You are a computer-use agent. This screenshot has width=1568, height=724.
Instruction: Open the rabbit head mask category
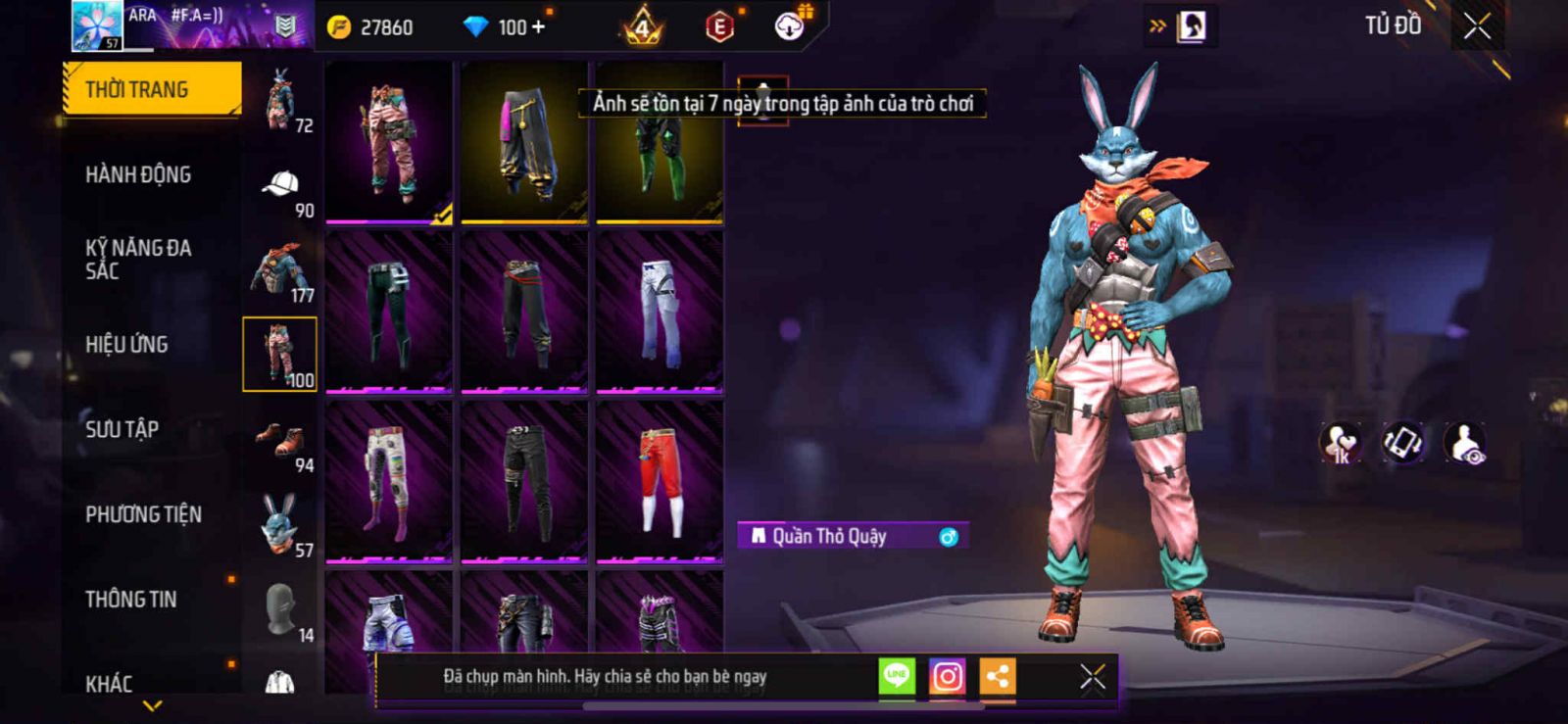click(x=279, y=523)
